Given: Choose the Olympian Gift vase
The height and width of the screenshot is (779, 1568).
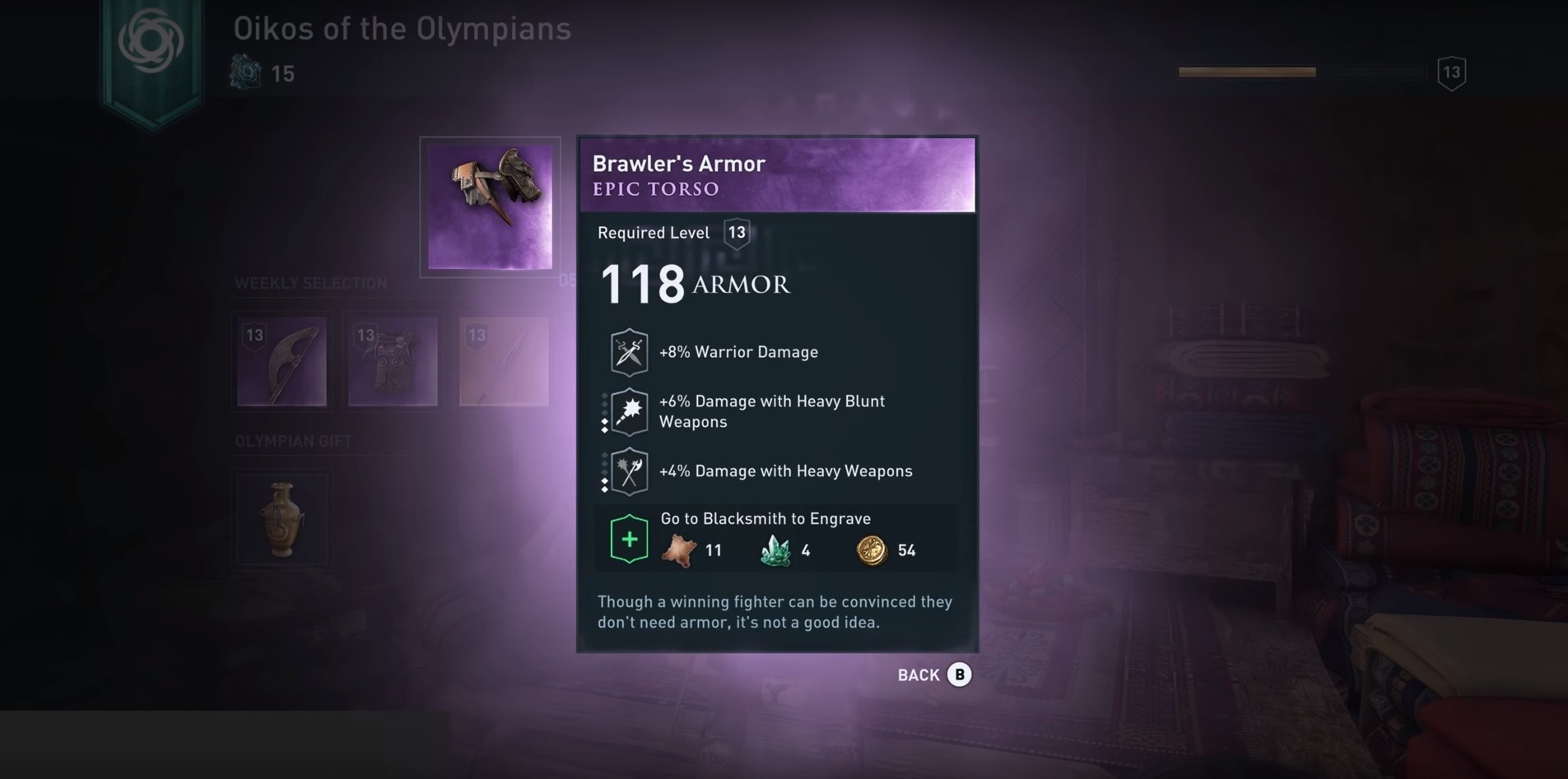Looking at the screenshot, I should (282, 519).
